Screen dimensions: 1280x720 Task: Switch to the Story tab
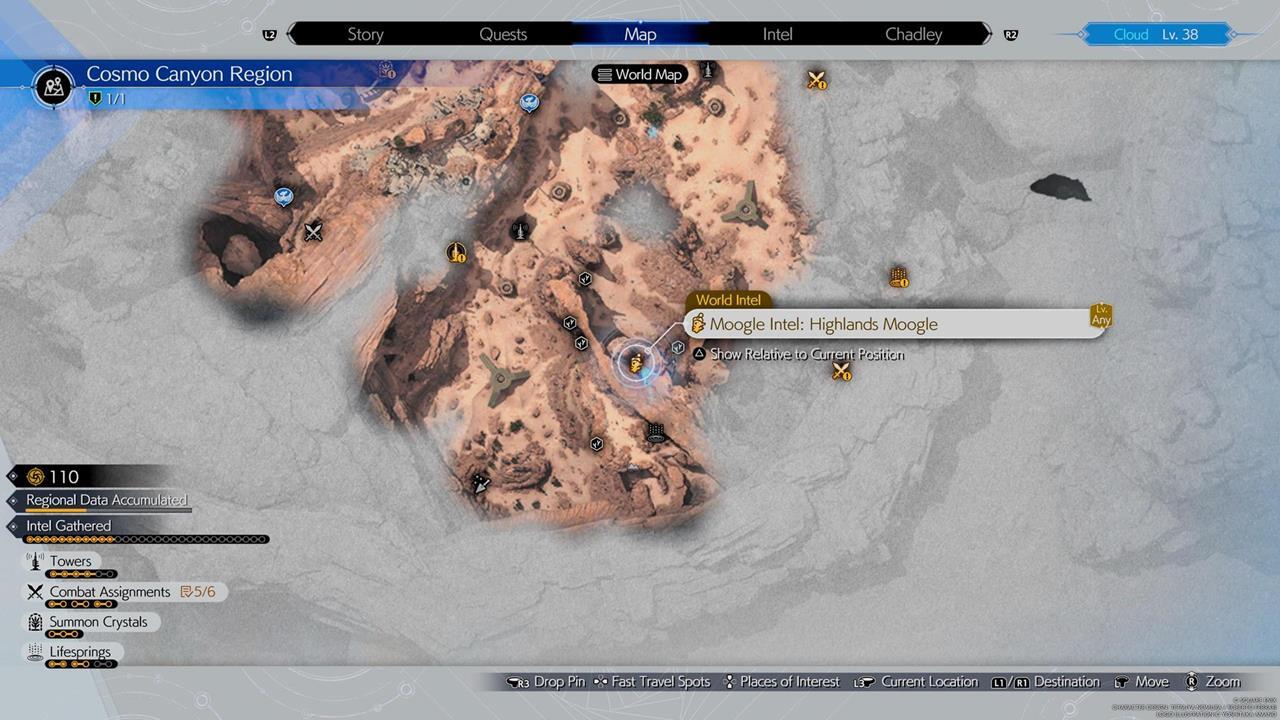[365, 34]
